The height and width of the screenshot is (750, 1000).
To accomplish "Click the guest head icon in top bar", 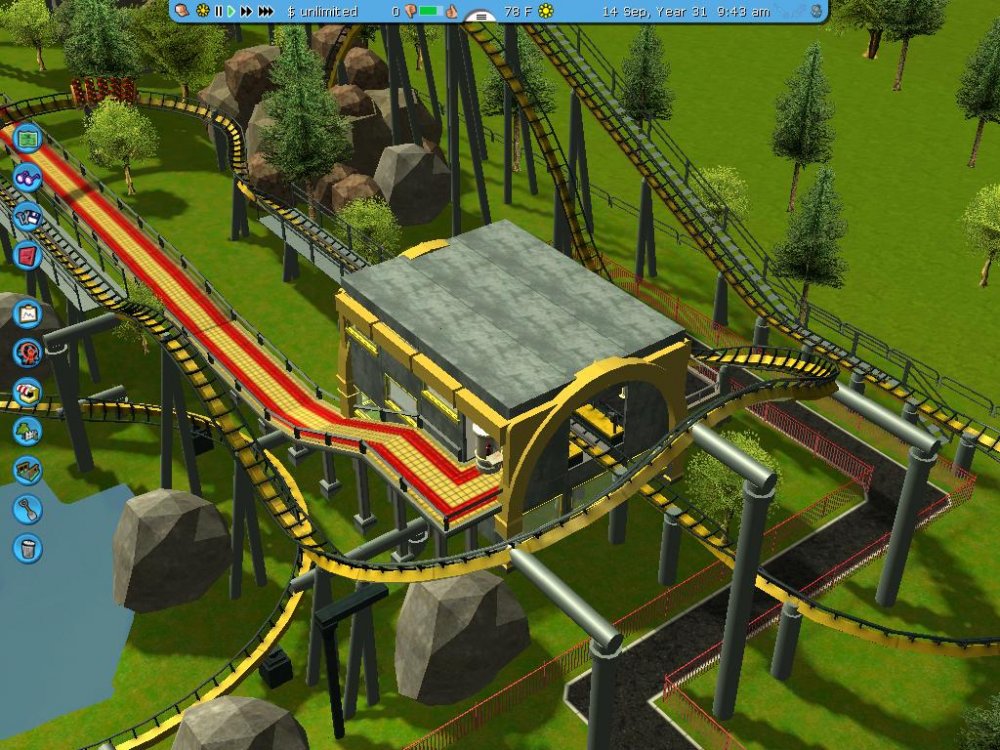I will (184, 11).
